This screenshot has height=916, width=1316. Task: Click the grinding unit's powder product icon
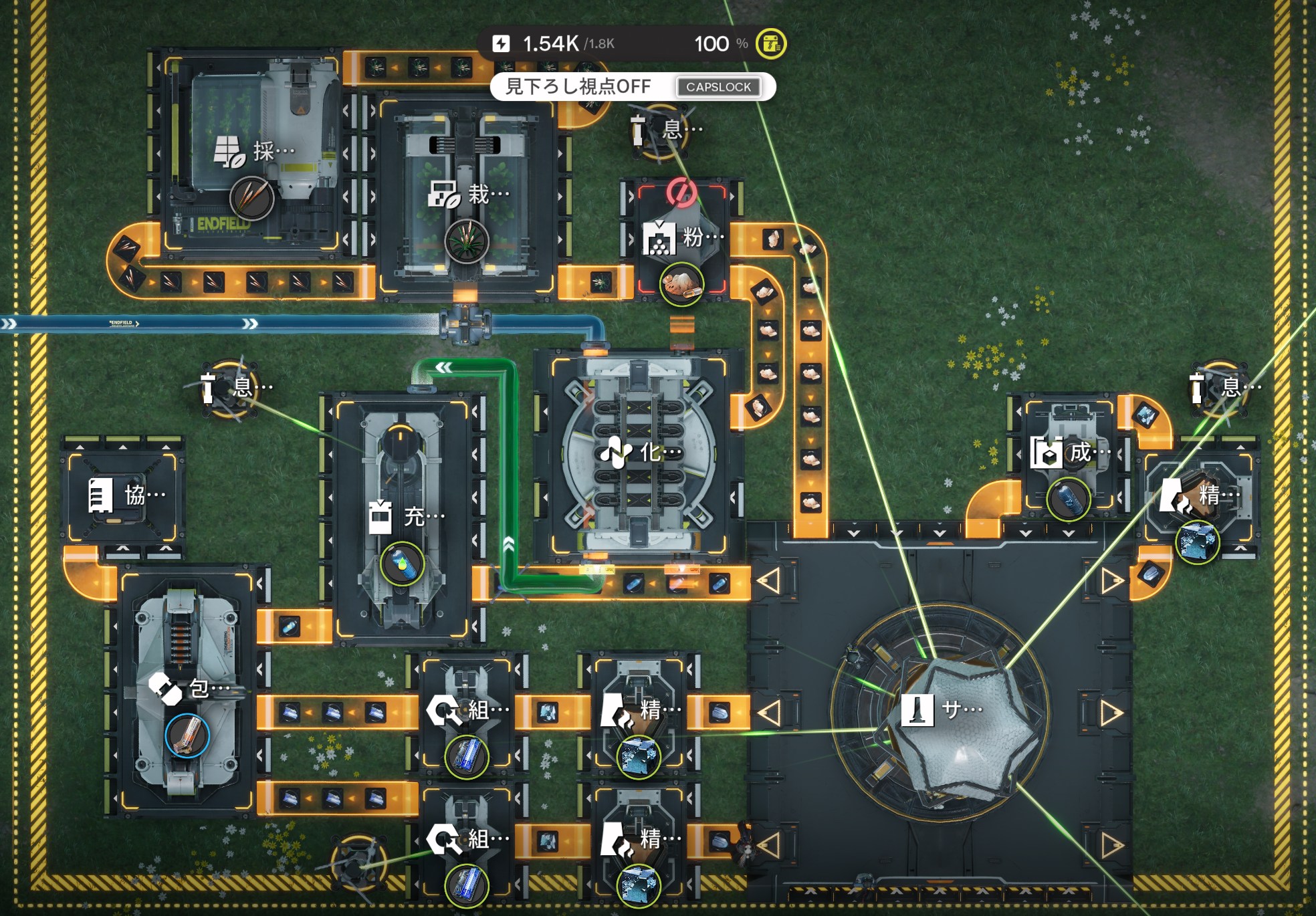point(681,284)
